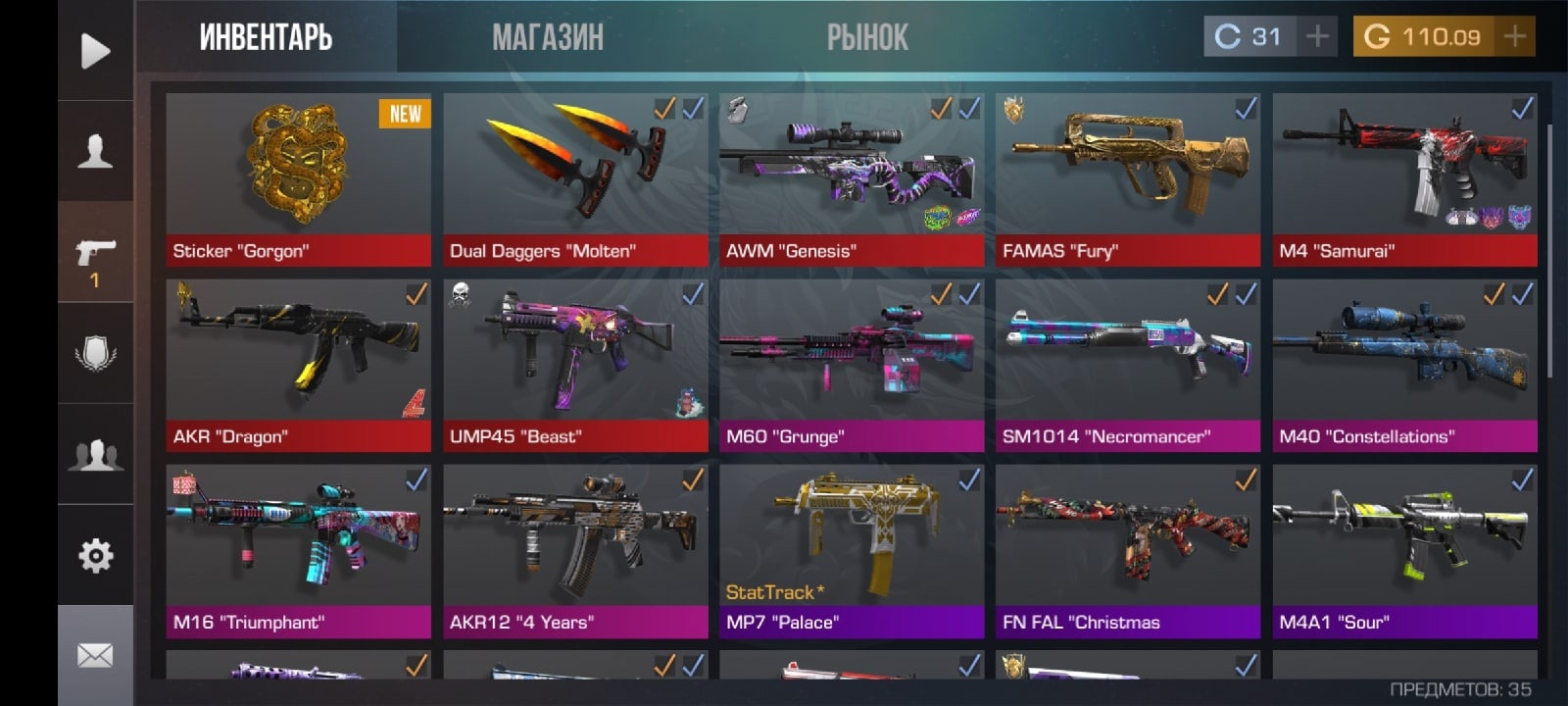Add more silver coins with plus button

point(1318,37)
